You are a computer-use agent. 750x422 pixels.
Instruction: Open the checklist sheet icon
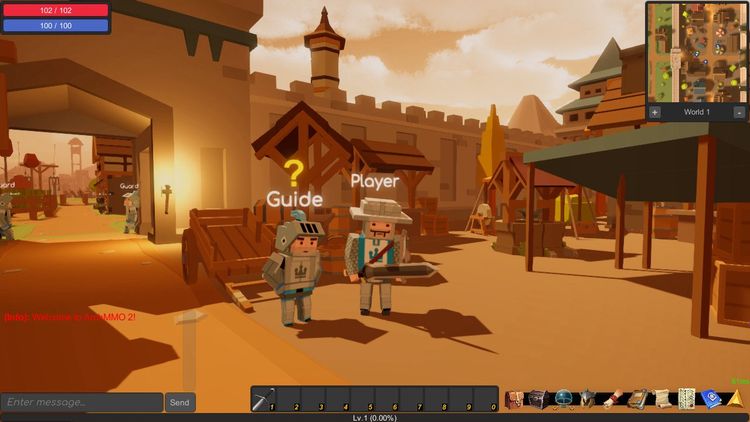click(x=687, y=399)
